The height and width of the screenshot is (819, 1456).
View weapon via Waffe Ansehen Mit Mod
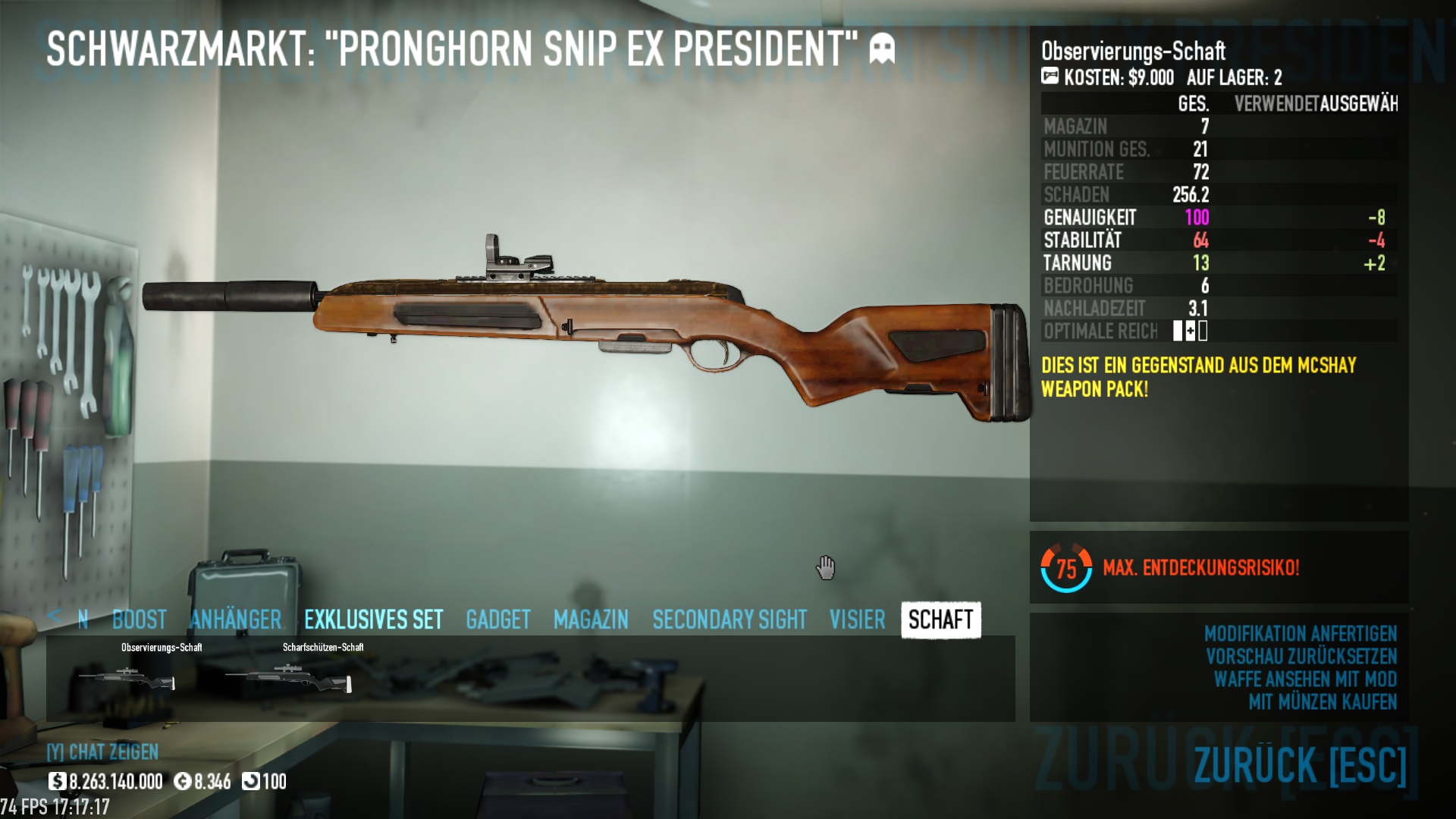tap(1304, 679)
